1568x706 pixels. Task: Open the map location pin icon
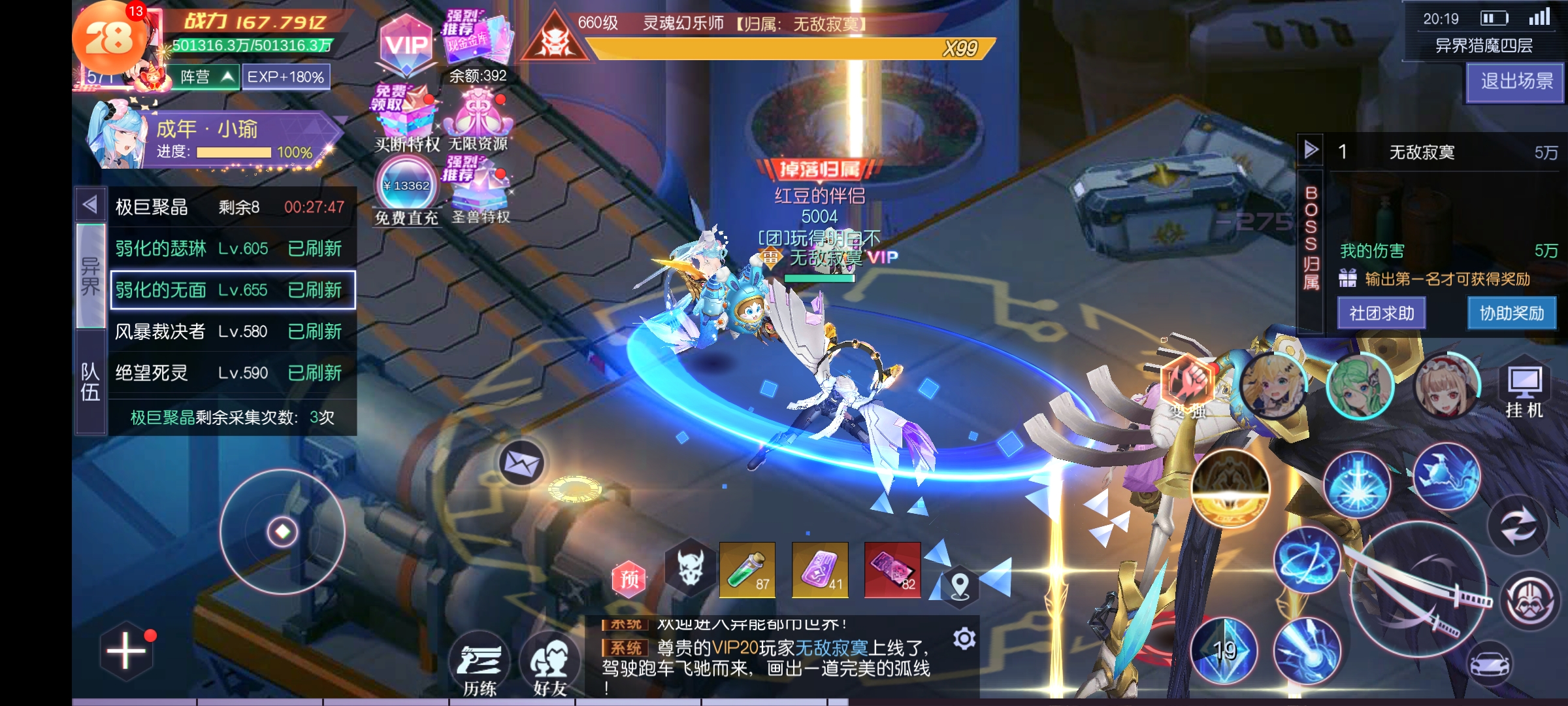tap(959, 585)
